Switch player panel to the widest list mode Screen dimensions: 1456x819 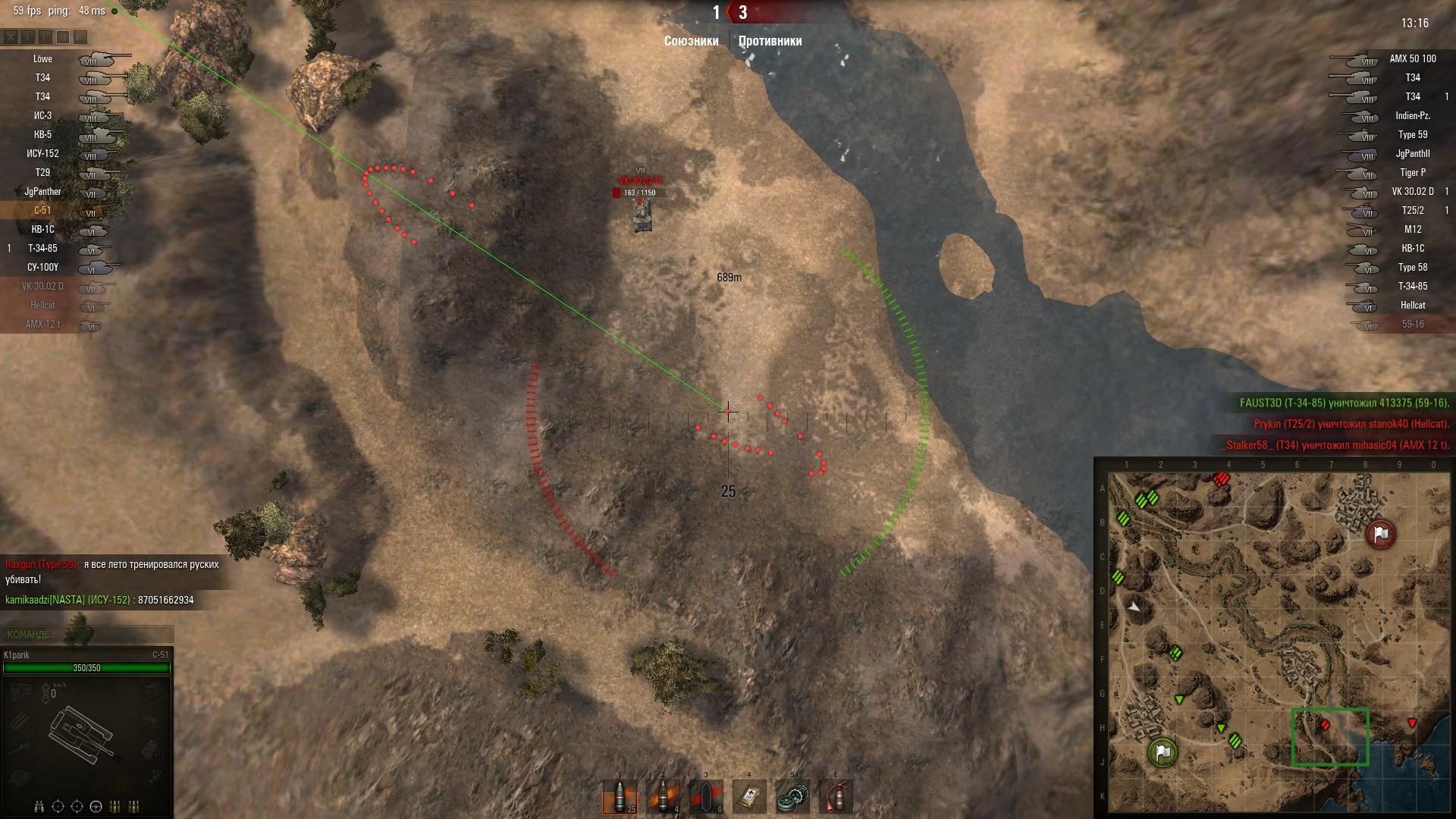pos(80,36)
